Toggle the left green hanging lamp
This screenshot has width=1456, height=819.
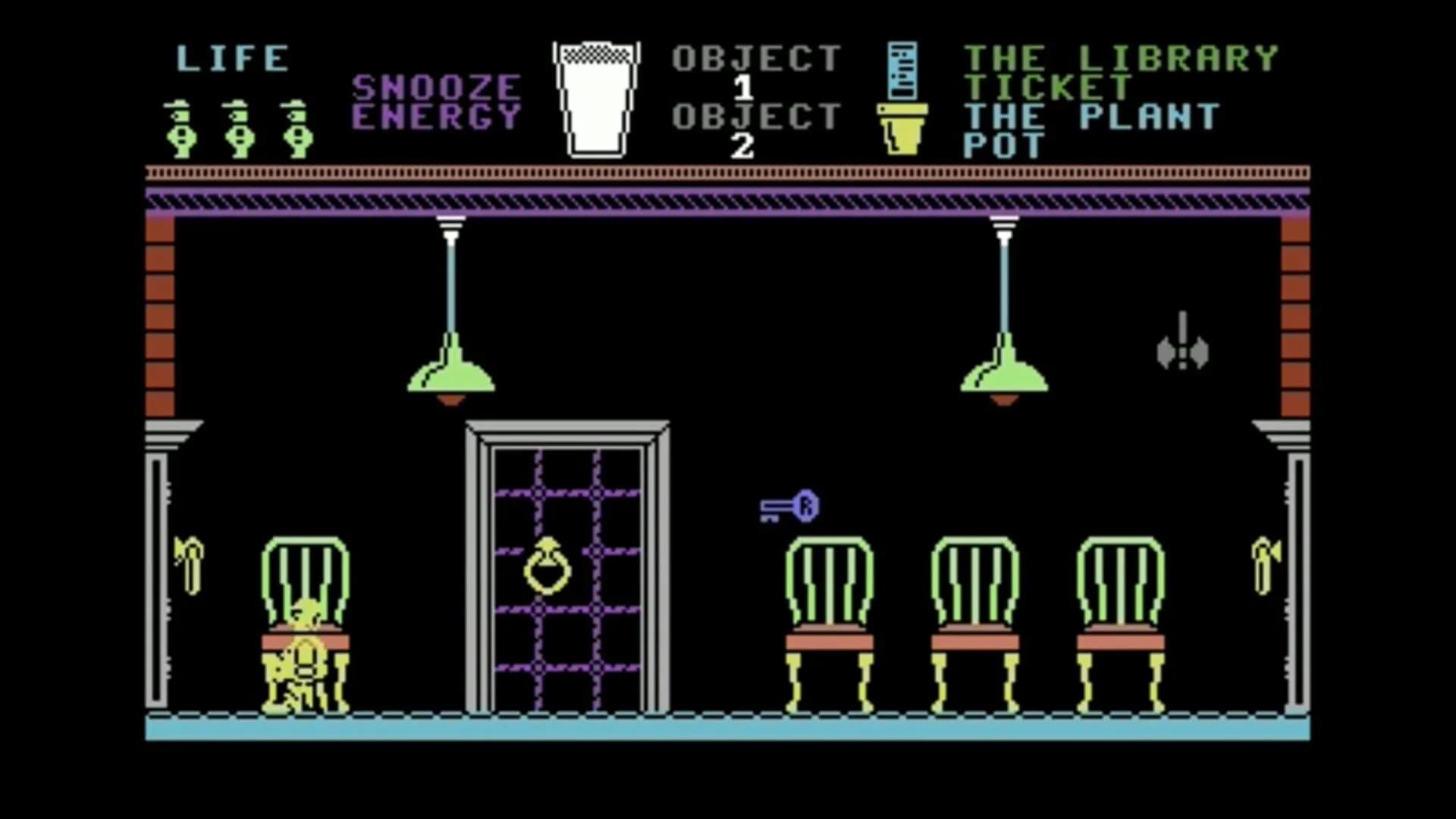click(451, 375)
